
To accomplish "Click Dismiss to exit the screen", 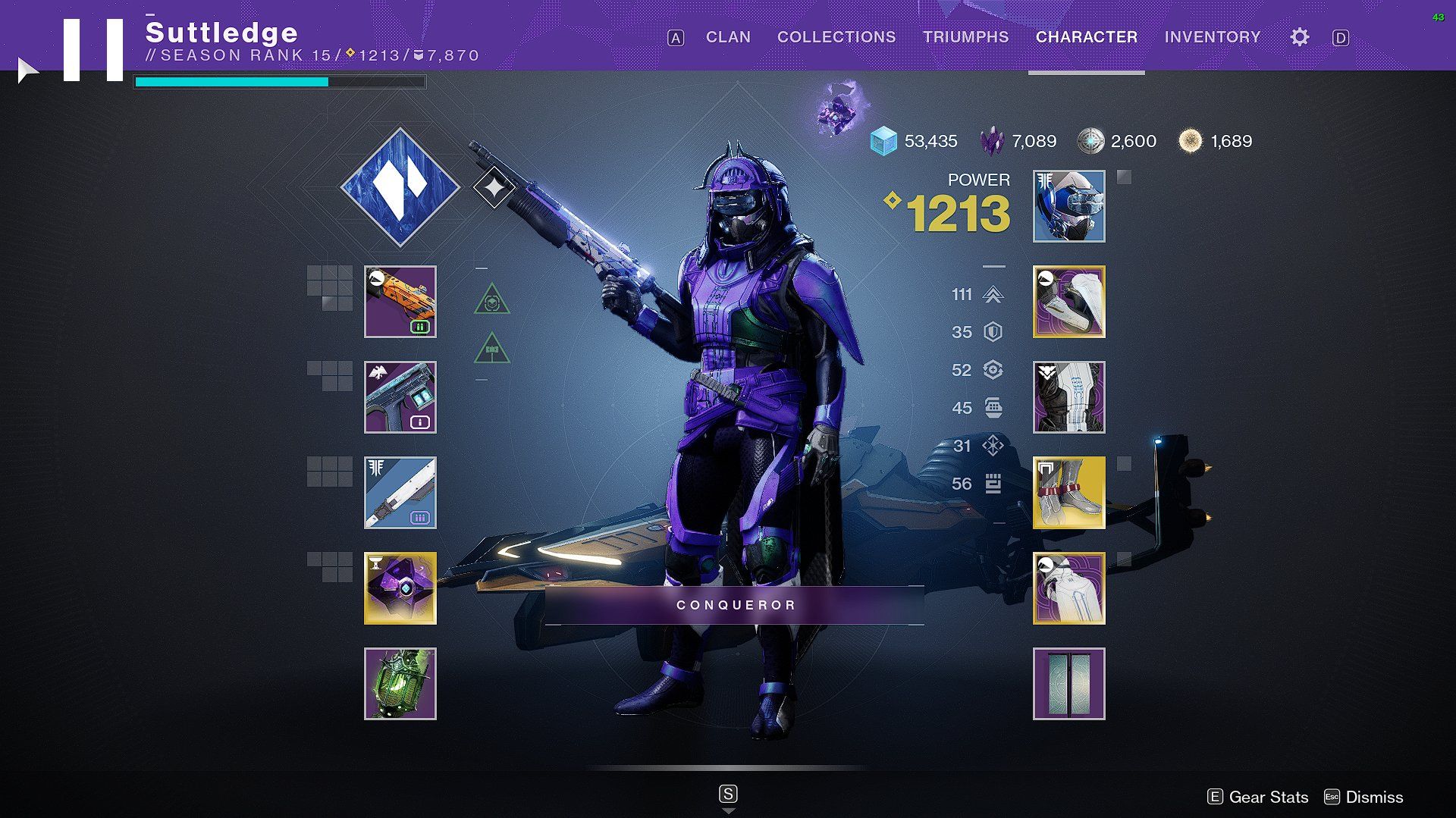I will (x=1374, y=797).
